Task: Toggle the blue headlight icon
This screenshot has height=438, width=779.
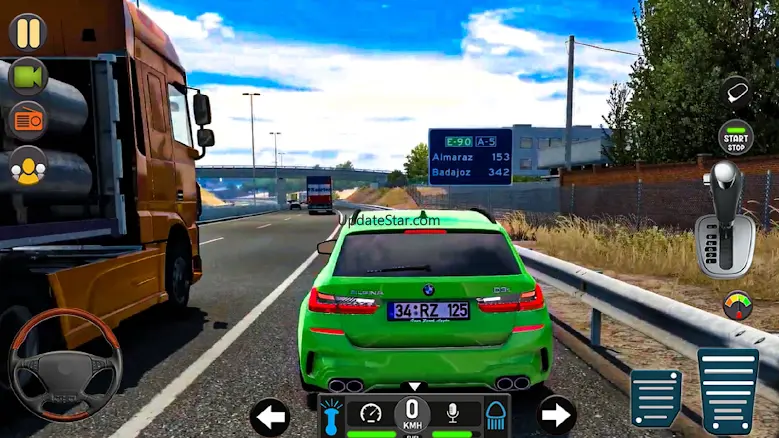Action: (496, 415)
